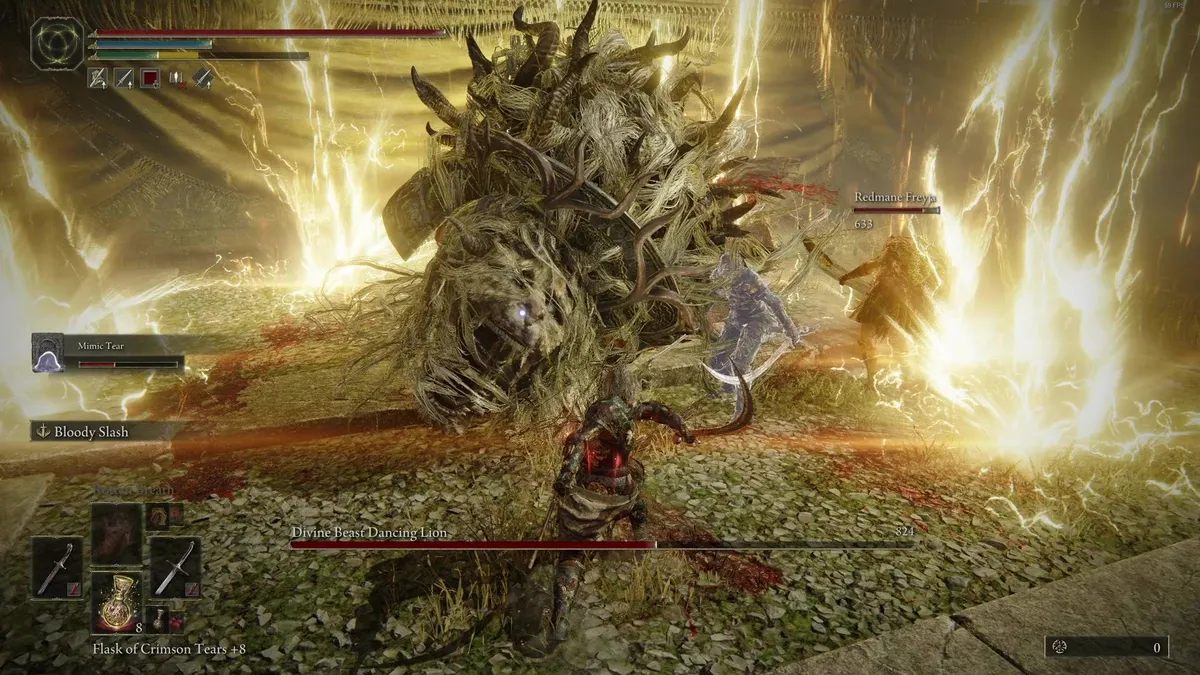
Task: Click the glowing rune emblem beside the HP bar
Action: point(56,43)
